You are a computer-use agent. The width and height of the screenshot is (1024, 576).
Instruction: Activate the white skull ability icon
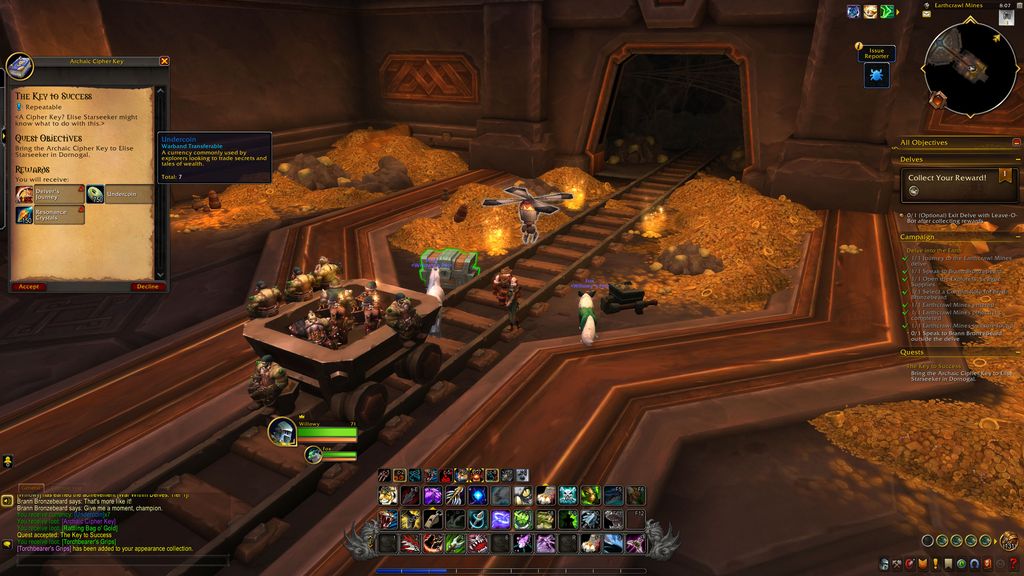[567, 495]
